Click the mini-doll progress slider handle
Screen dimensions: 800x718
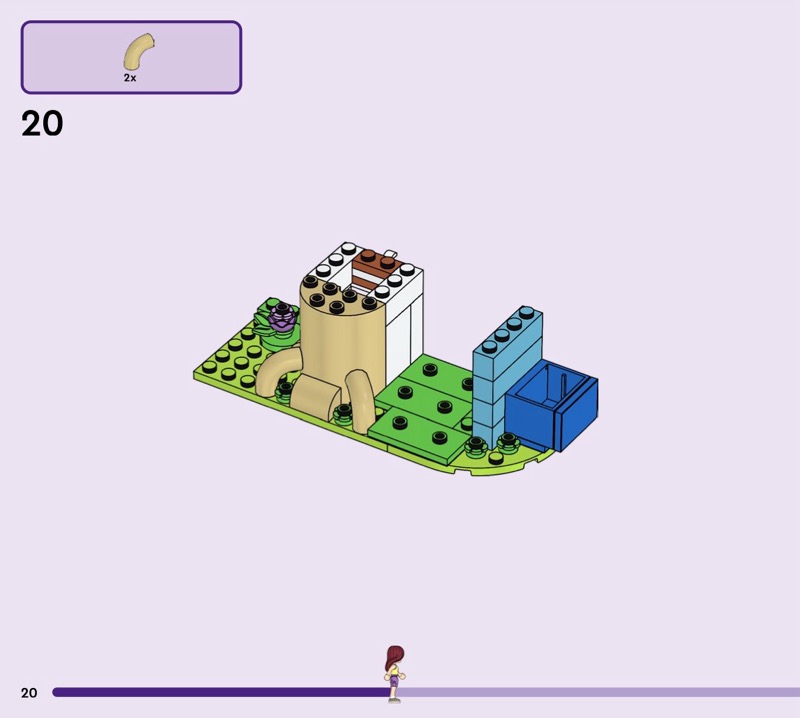pyautogui.click(x=395, y=673)
